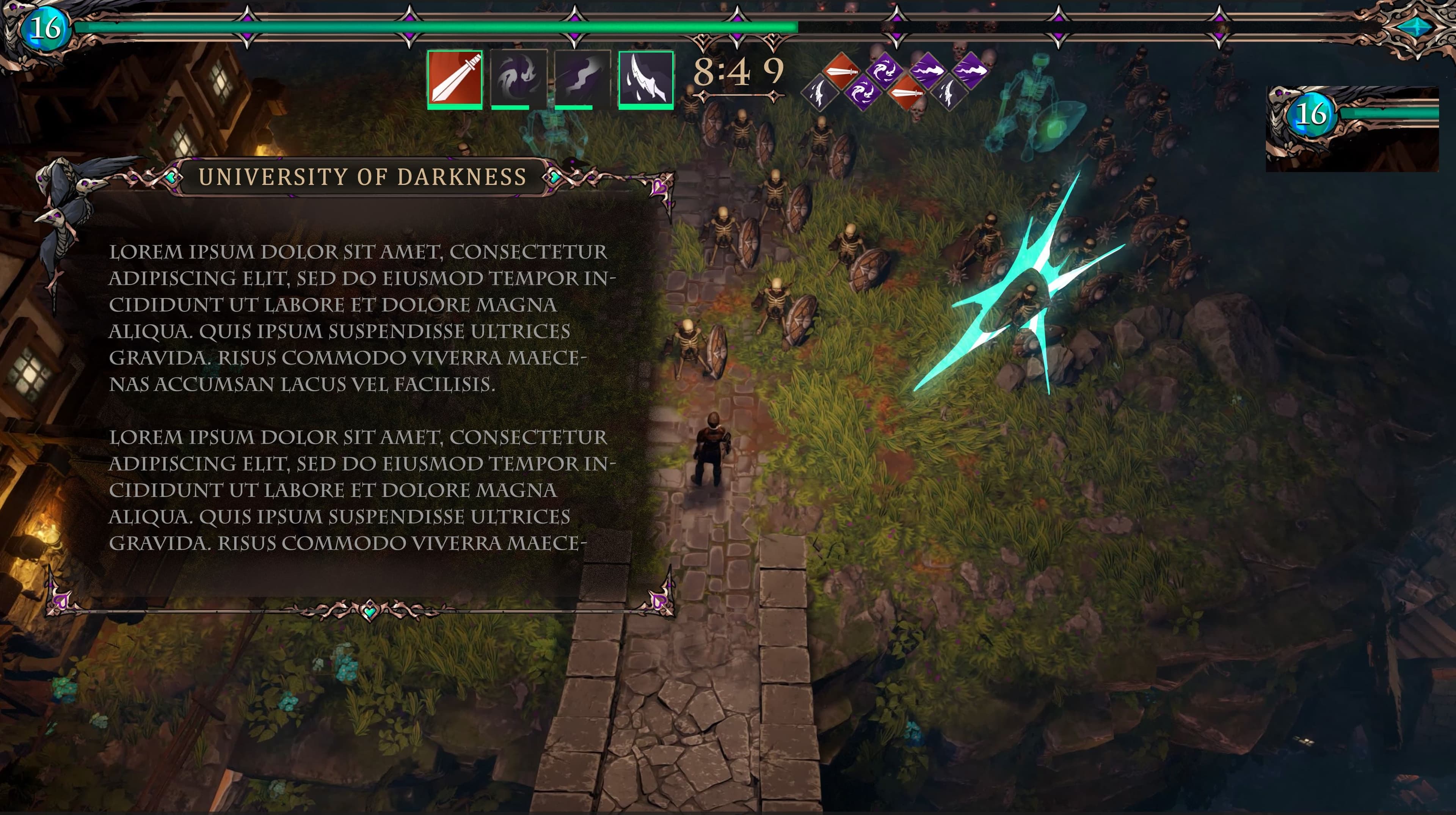The height and width of the screenshot is (815, 1456).
Task: Activate the red sword ability
Action: click(455, 79)
